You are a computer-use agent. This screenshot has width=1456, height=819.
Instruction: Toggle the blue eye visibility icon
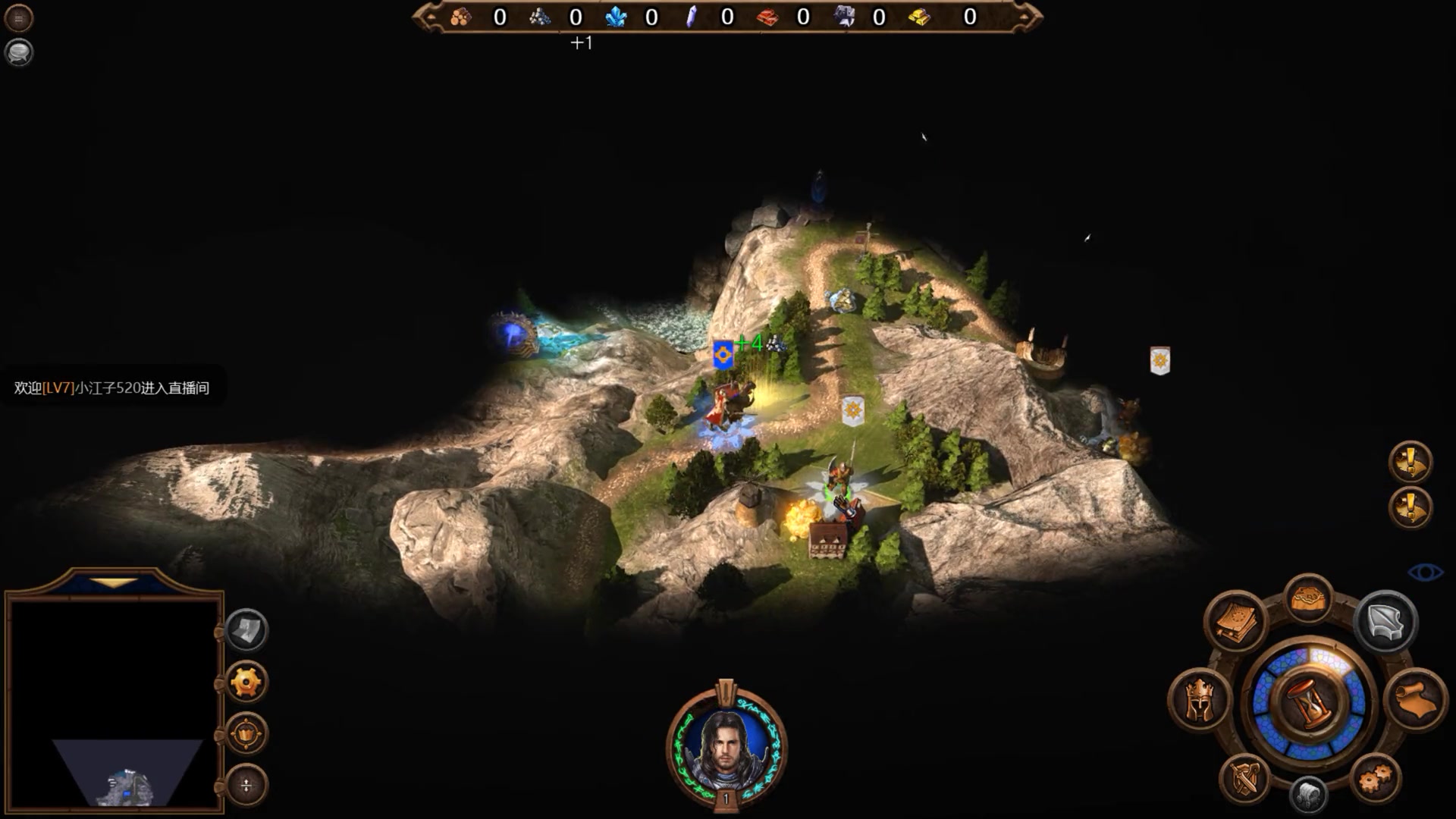click(x=1425, y=572)
